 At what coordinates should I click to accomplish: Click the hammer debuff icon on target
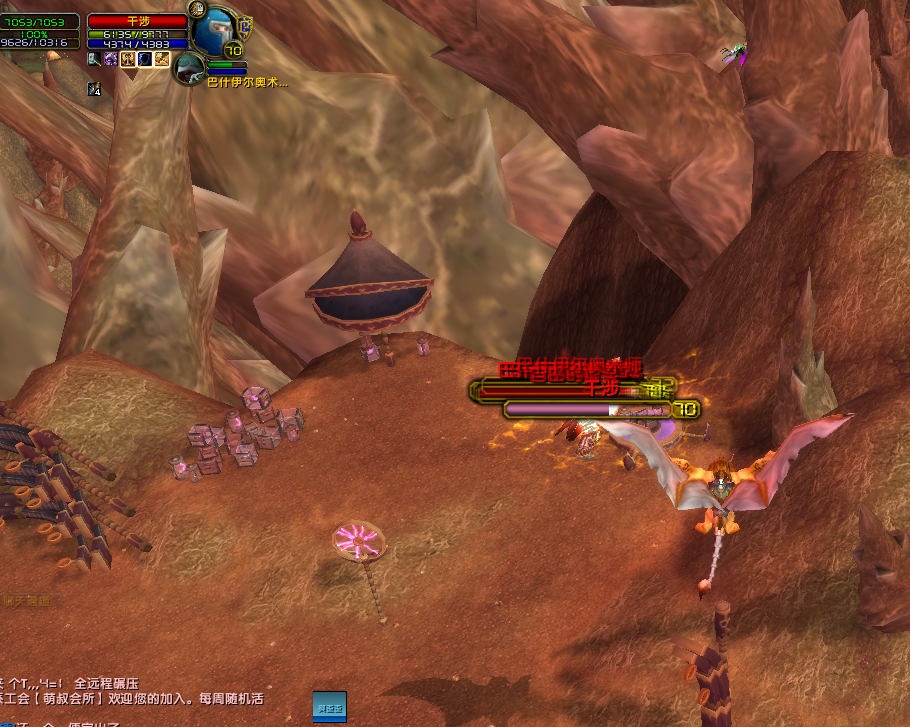tap(94, 60)
